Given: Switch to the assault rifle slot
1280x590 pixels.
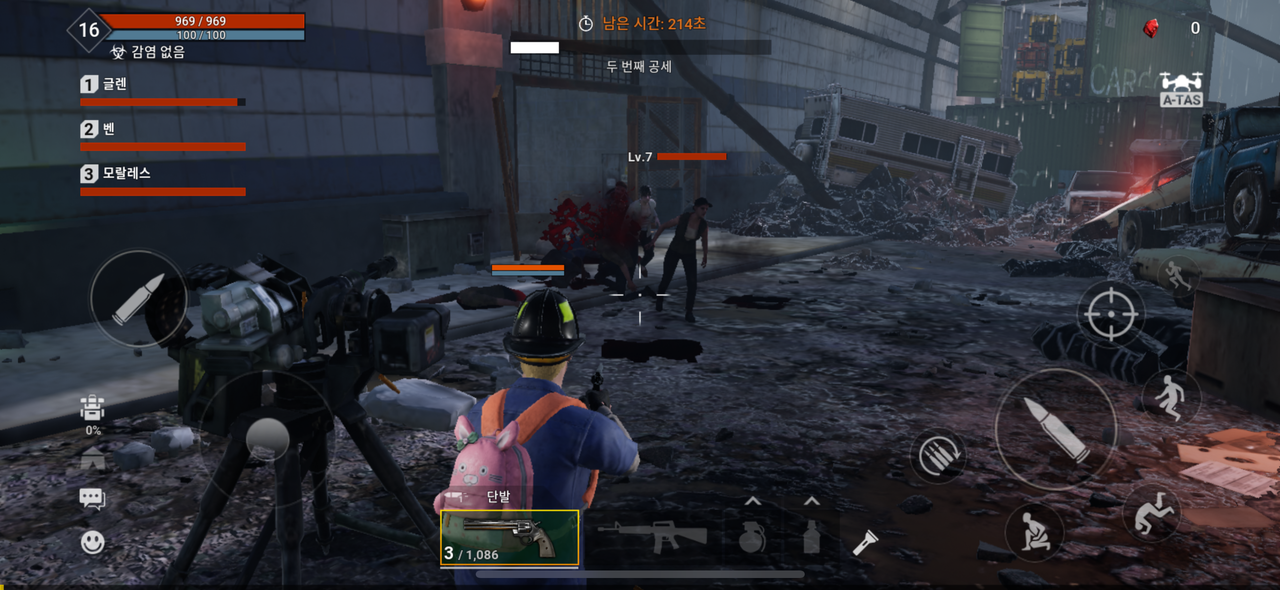Looking at the screenshot, I should (x=651, y=535).
